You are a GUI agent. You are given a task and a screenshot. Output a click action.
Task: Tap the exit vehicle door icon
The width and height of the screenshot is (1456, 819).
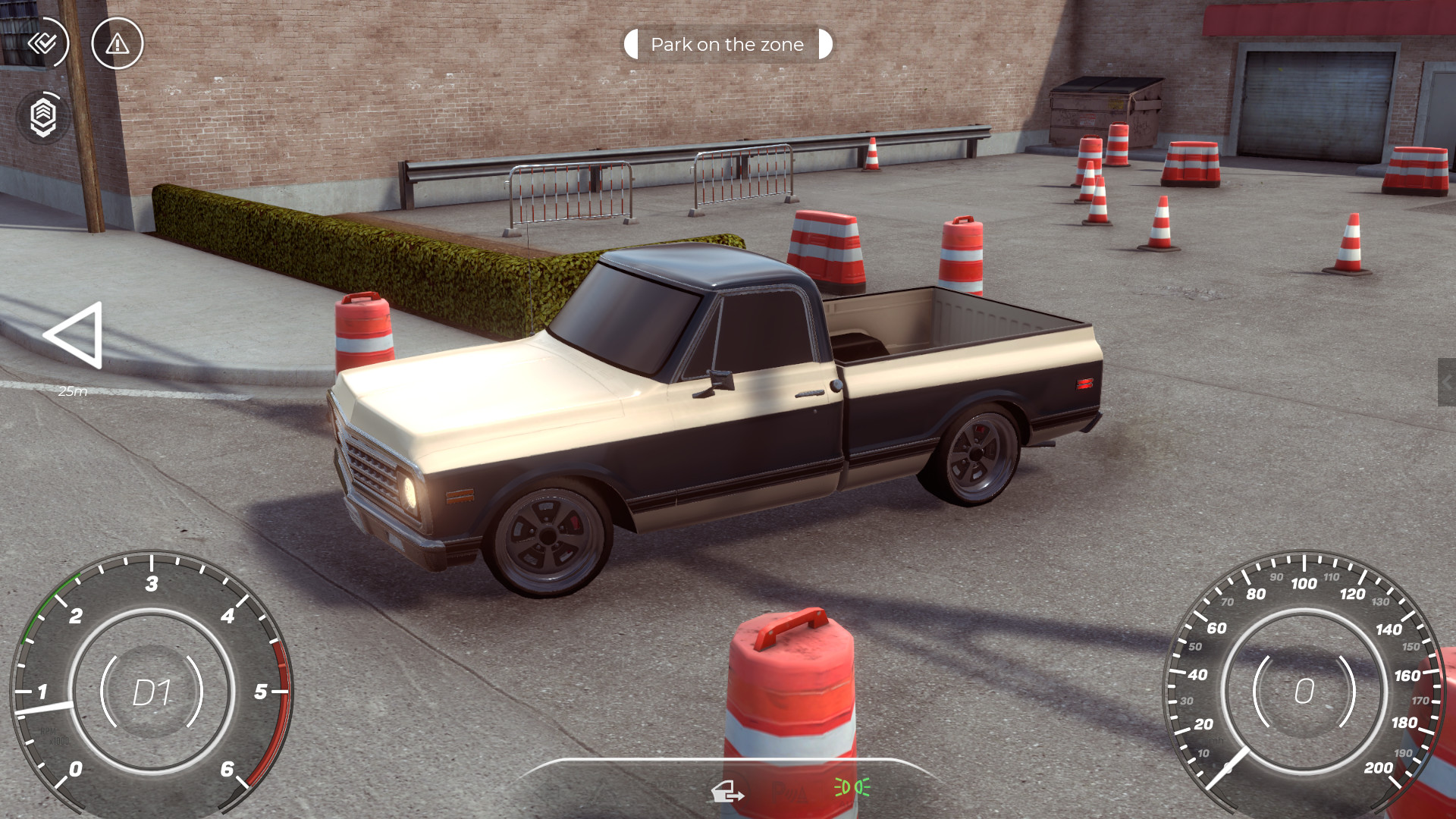coord(726,791)
